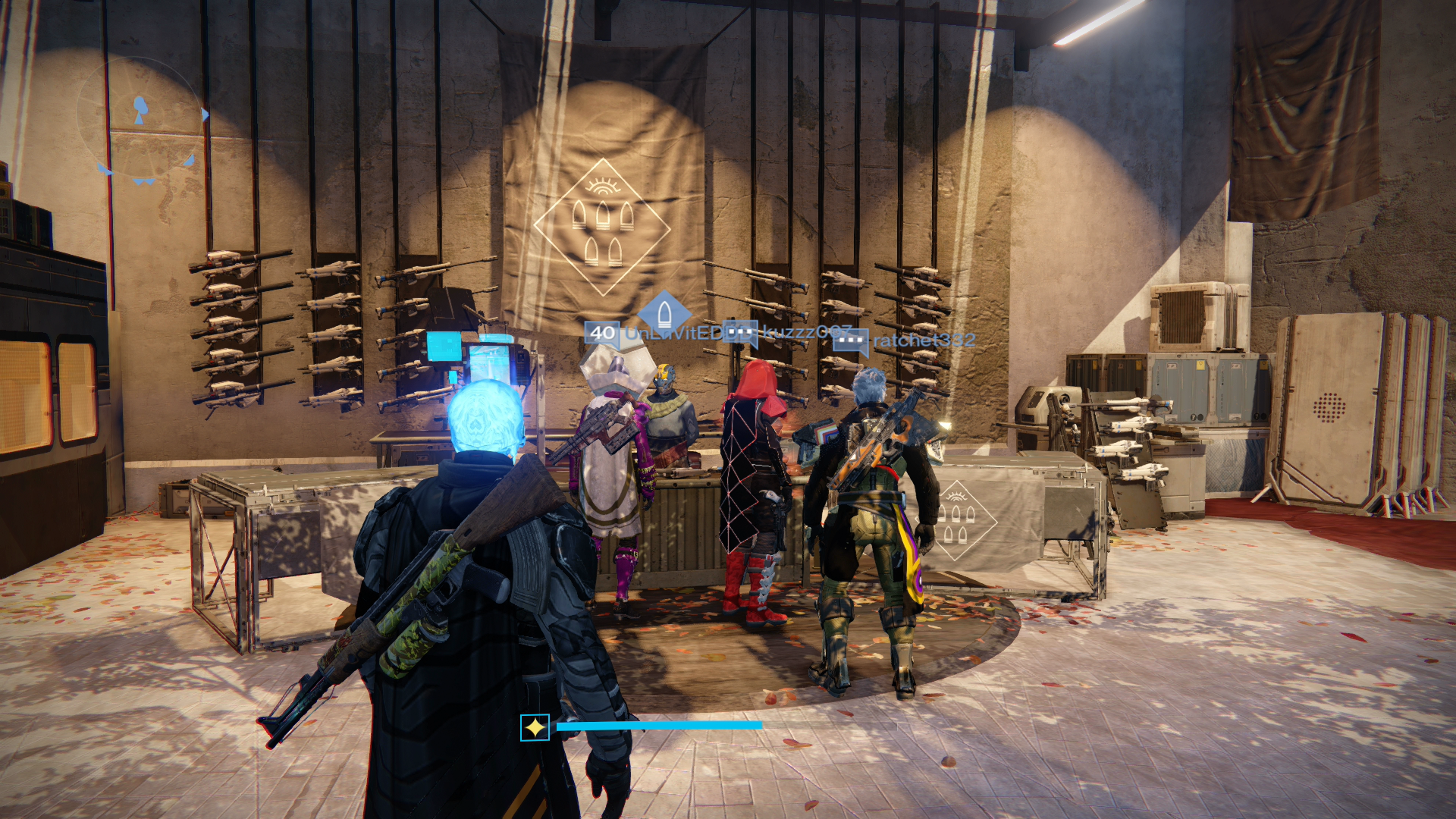The width and height of the screenshot is (1456, 819).
Task: Select the Gunsmith bullet vendor marker
Action: click(664, 312)
